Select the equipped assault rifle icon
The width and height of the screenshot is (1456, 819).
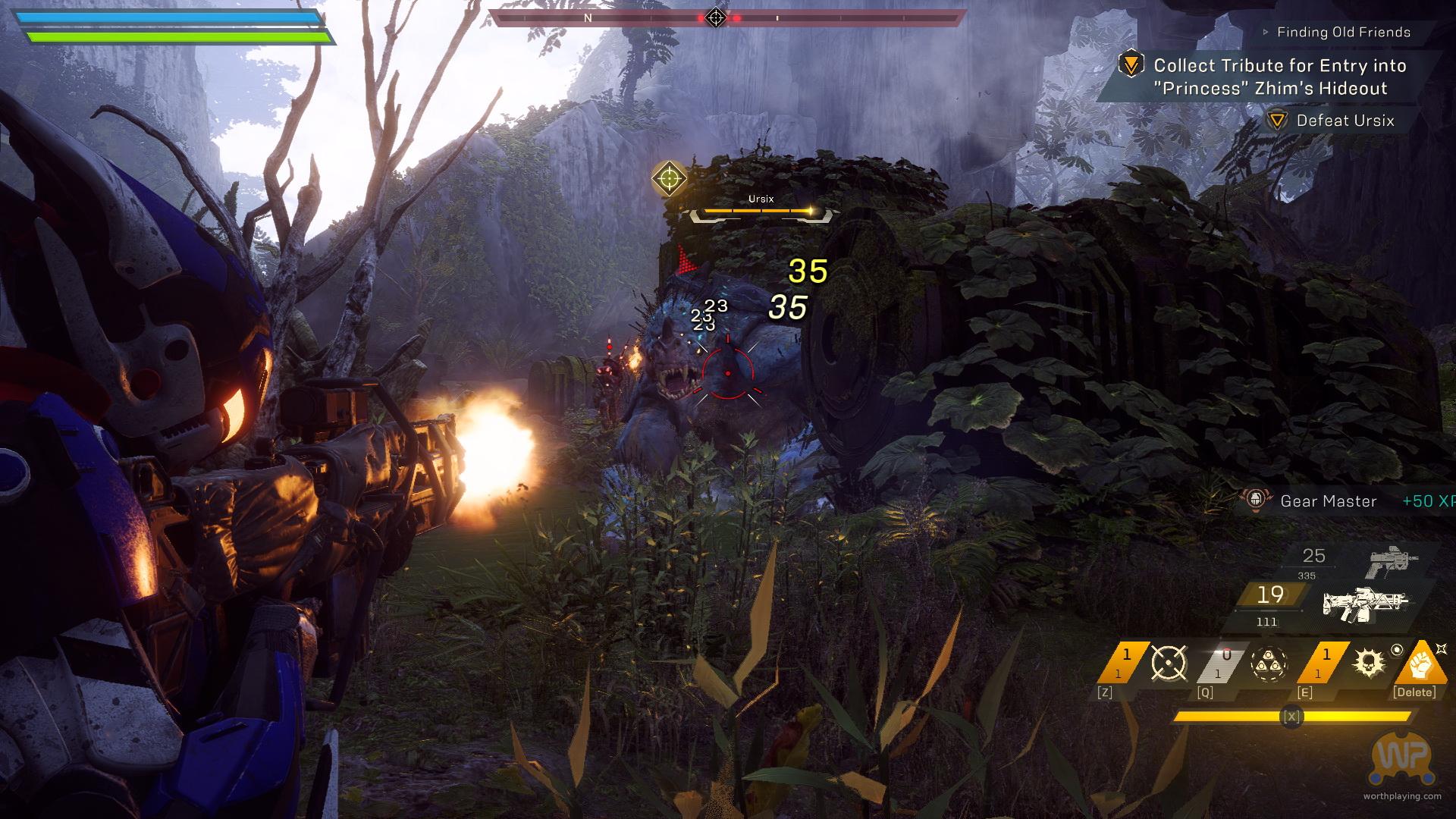click(x=1365, y=604)
